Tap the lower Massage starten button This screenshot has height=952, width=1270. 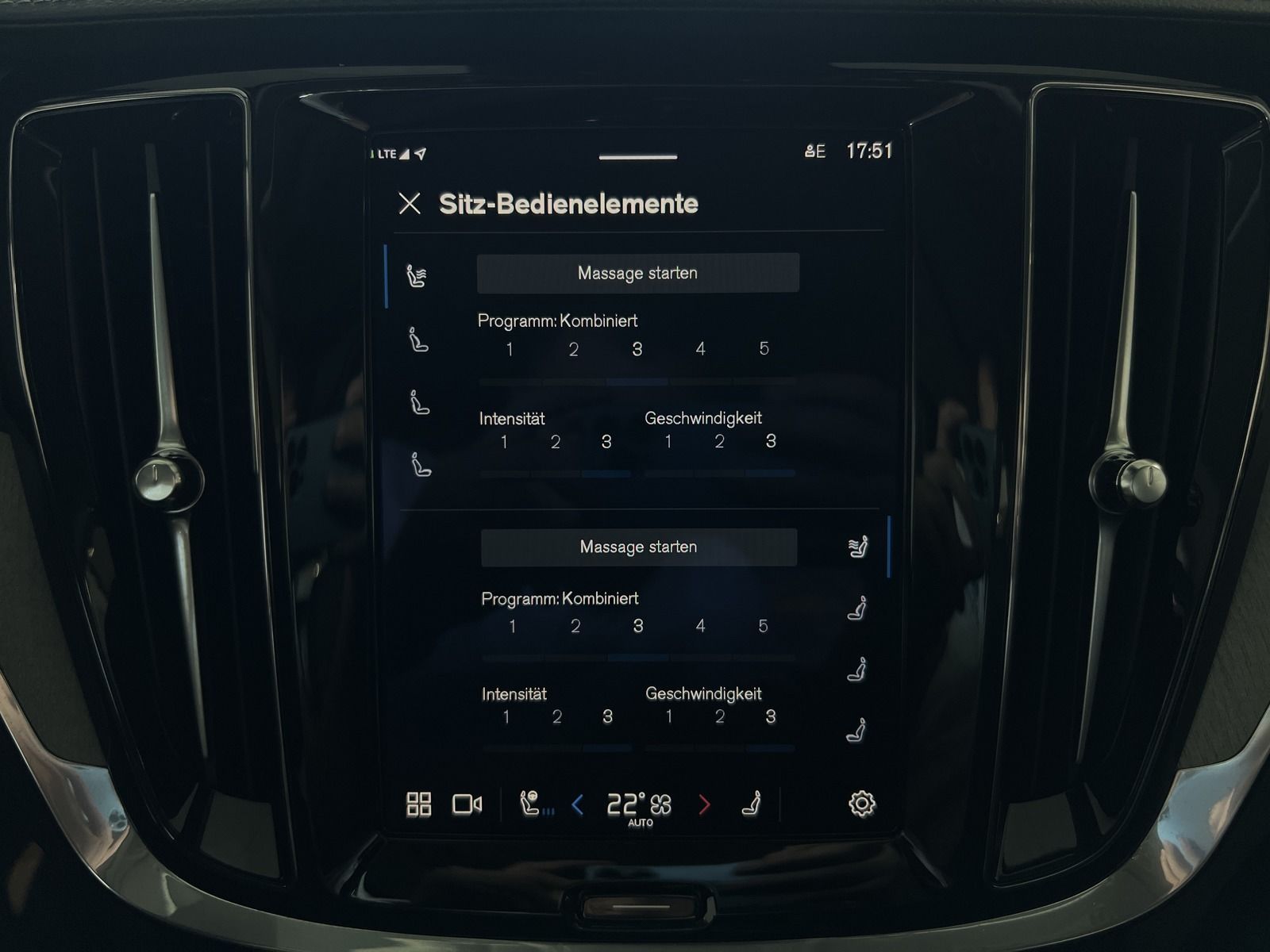[638, 547]
